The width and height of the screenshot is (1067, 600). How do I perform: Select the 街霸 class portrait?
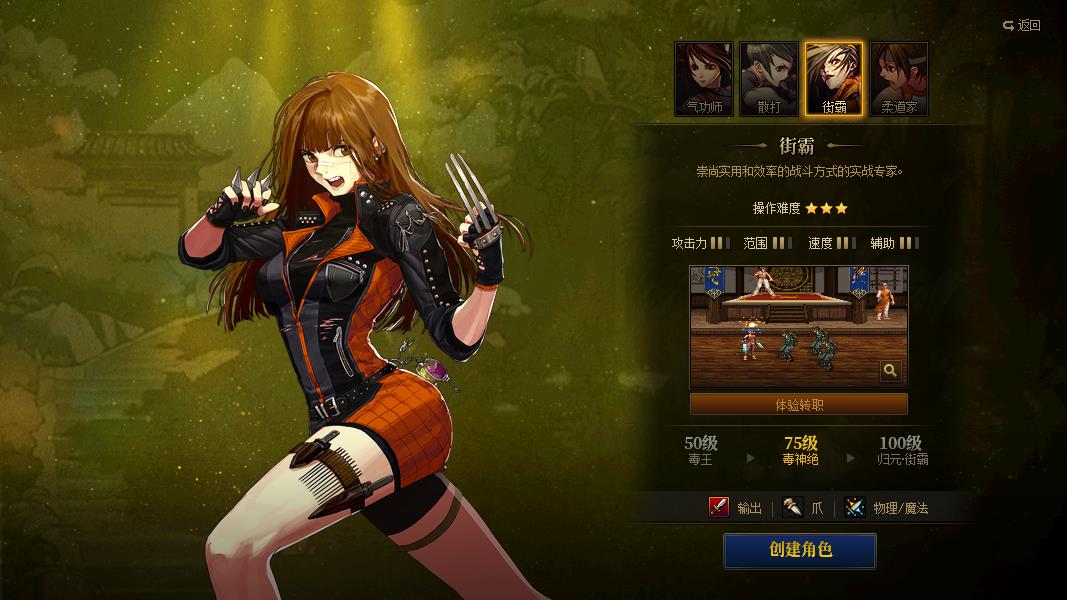834,78
